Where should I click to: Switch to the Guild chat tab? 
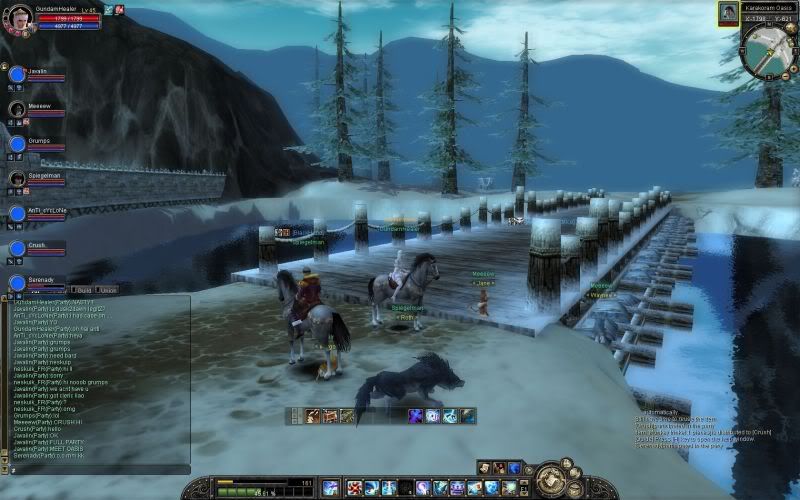tap(83, 290)
